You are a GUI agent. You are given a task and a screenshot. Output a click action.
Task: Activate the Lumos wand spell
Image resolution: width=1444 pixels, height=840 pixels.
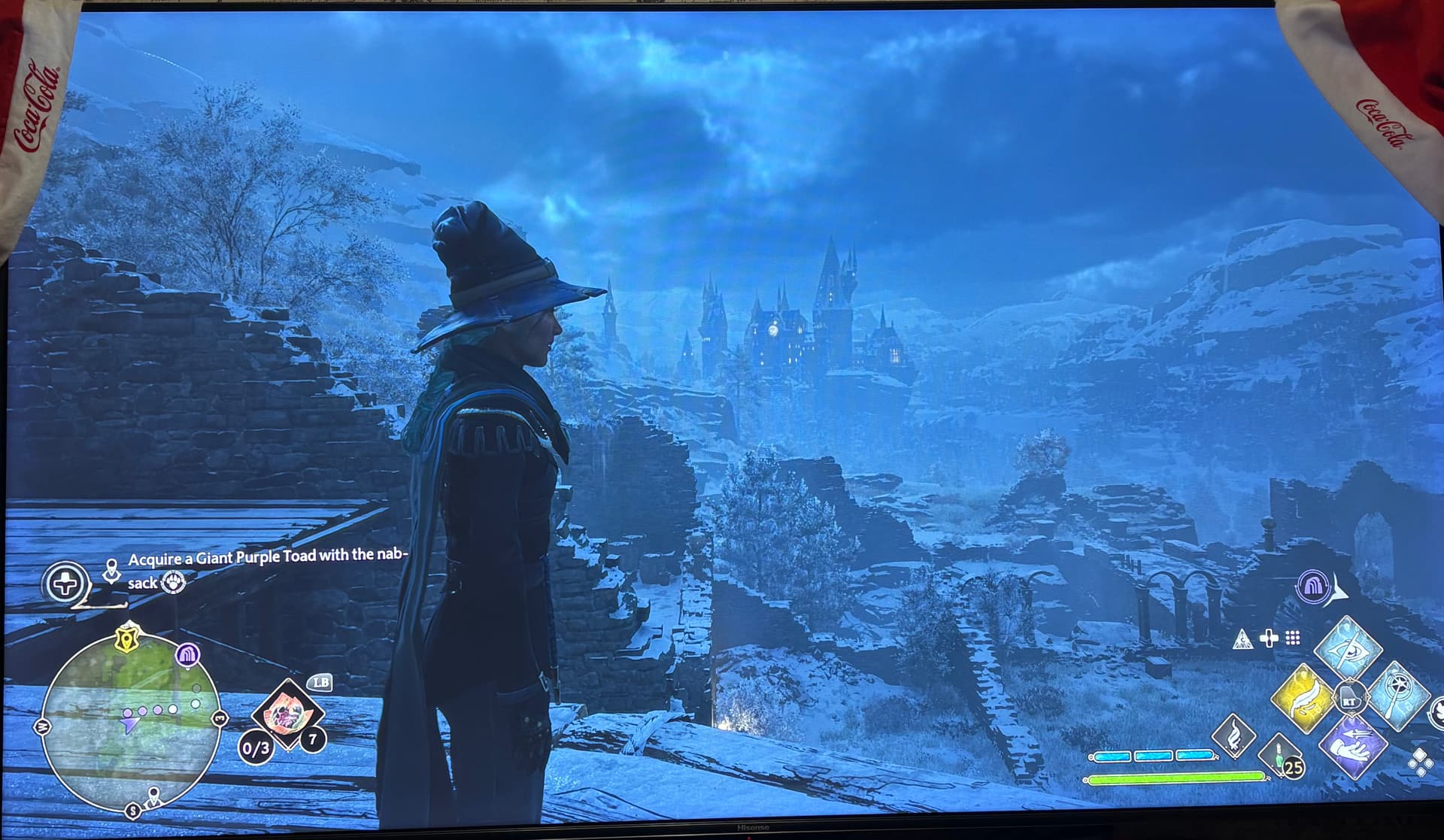click(1397, 697)
